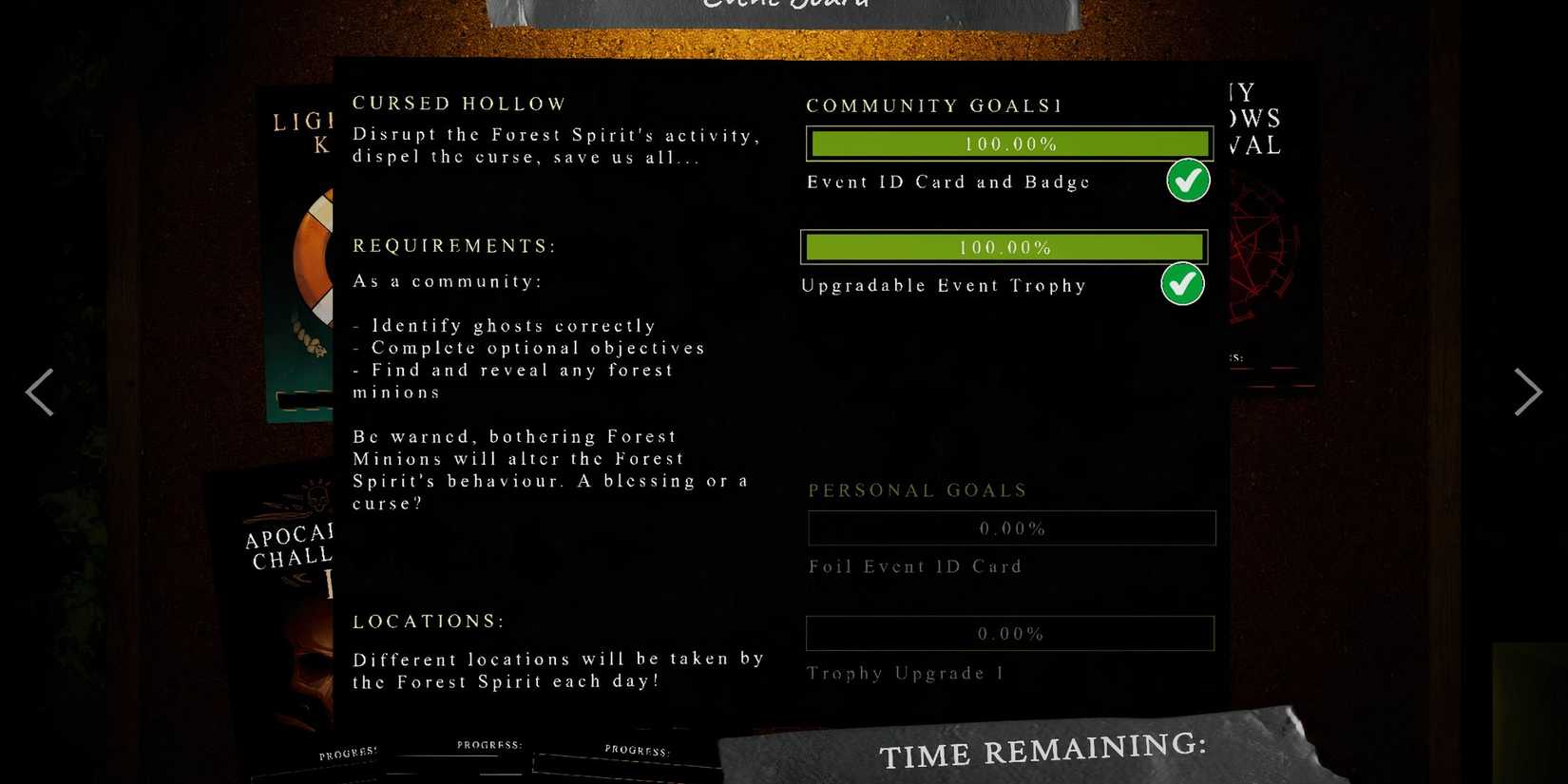This screenshot has width=1568, height=784.
Task: Click the green checkmark beside Event ID Card and Badge
Action: pos(1187,181)
